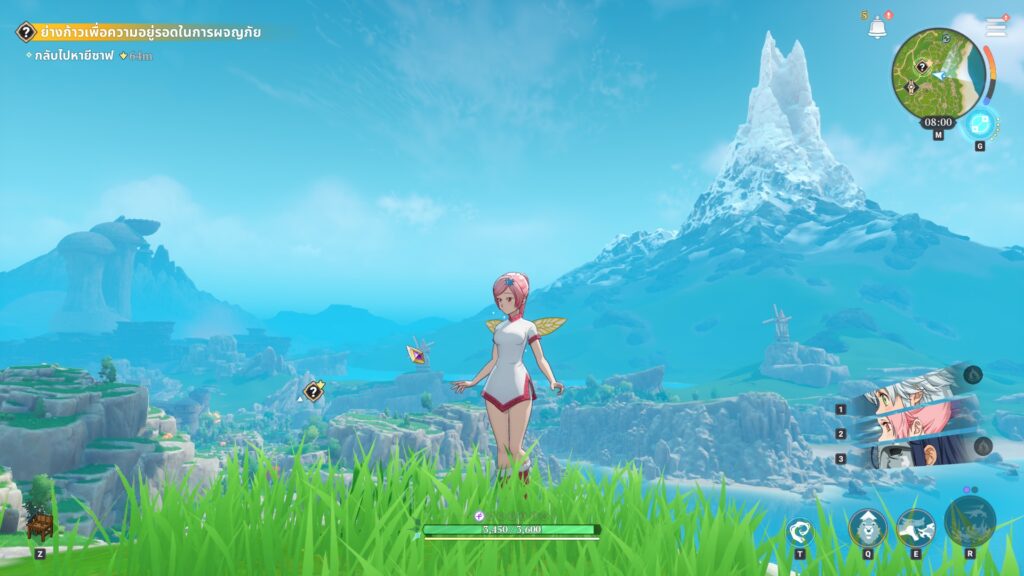
Task: Select the question mark marker on the minimap
Action: [x=923, y=66]
